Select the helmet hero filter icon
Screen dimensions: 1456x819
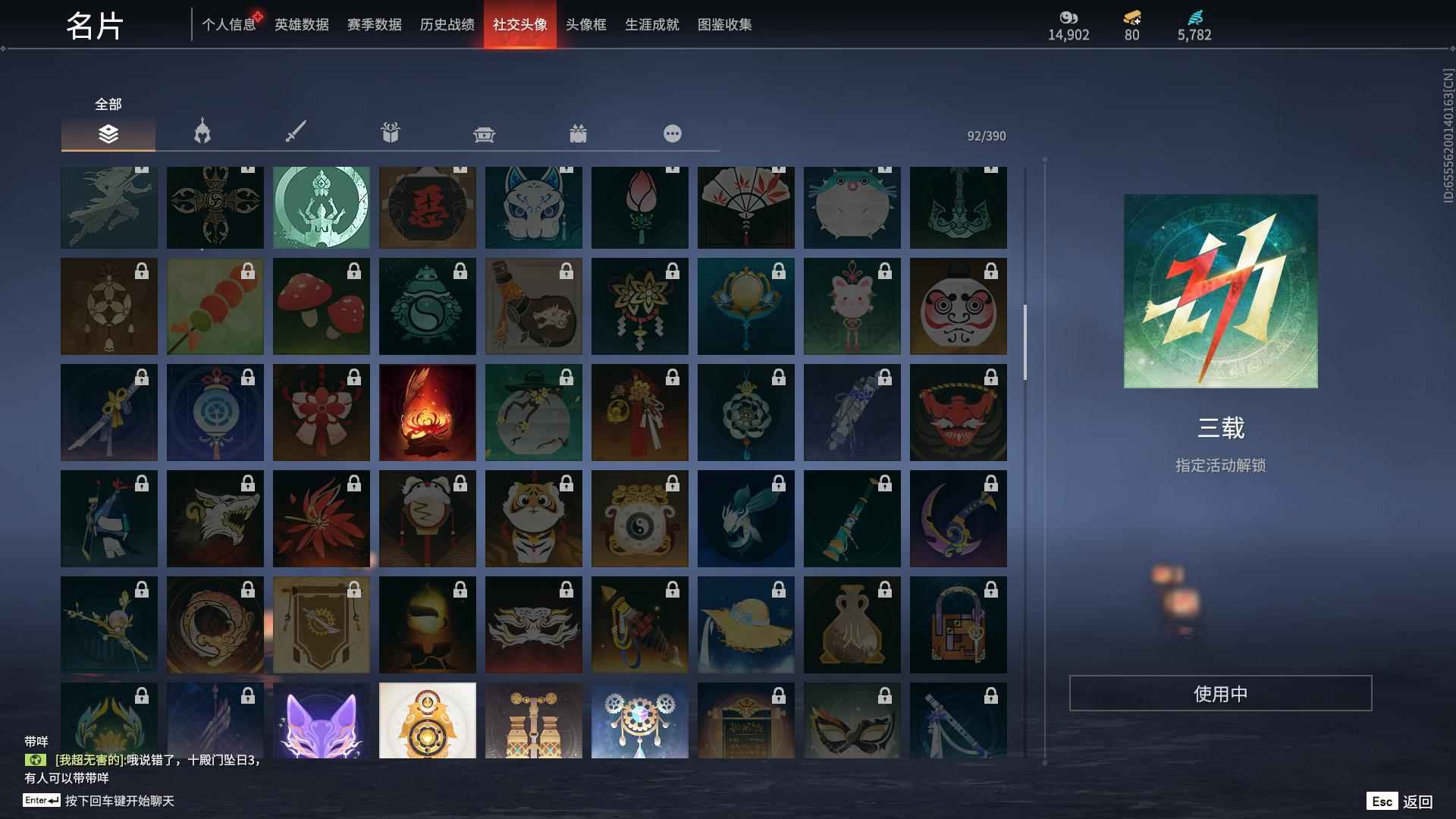tap(201, 133)
